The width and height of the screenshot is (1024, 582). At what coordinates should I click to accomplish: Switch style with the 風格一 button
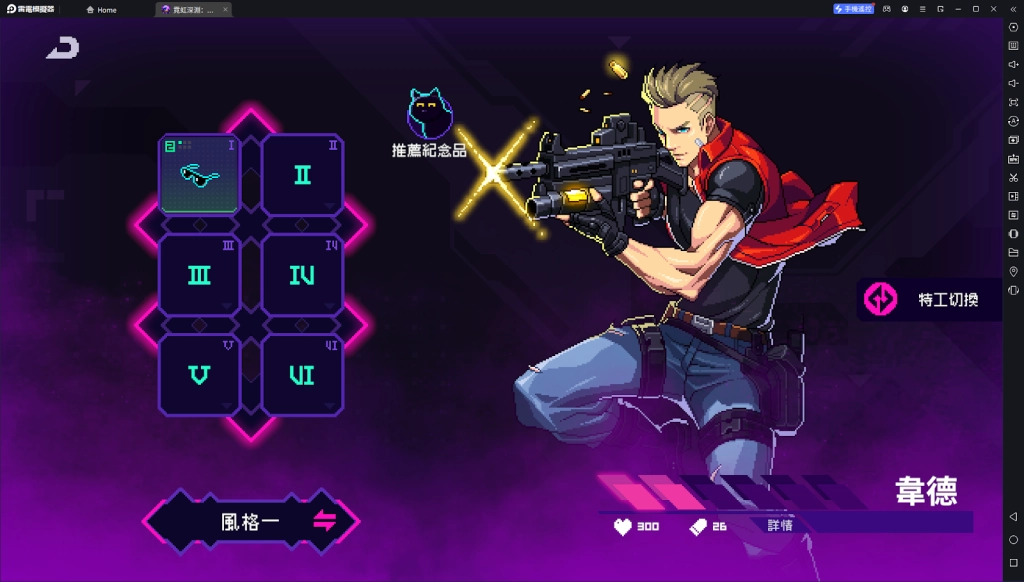[251, 521]
